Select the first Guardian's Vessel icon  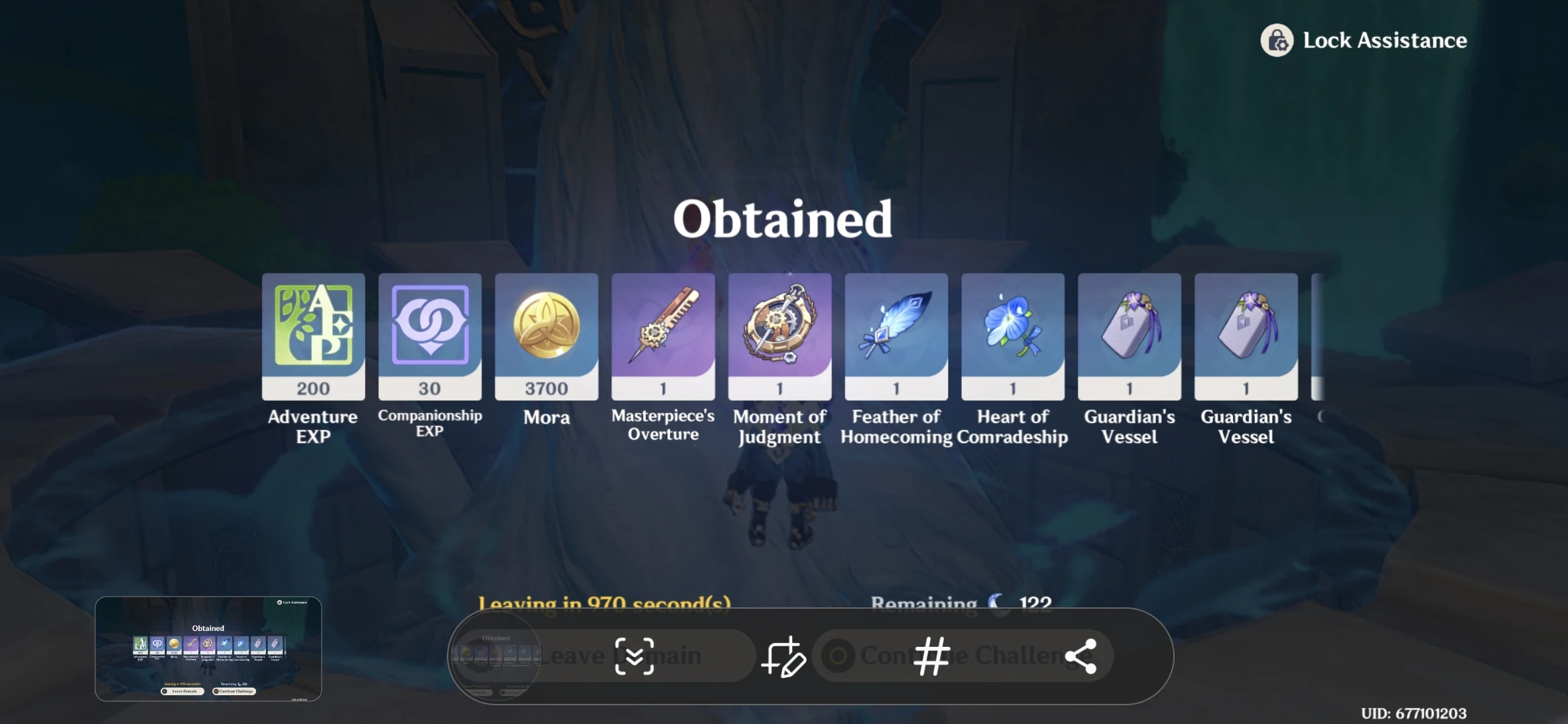click(1129, 335)
